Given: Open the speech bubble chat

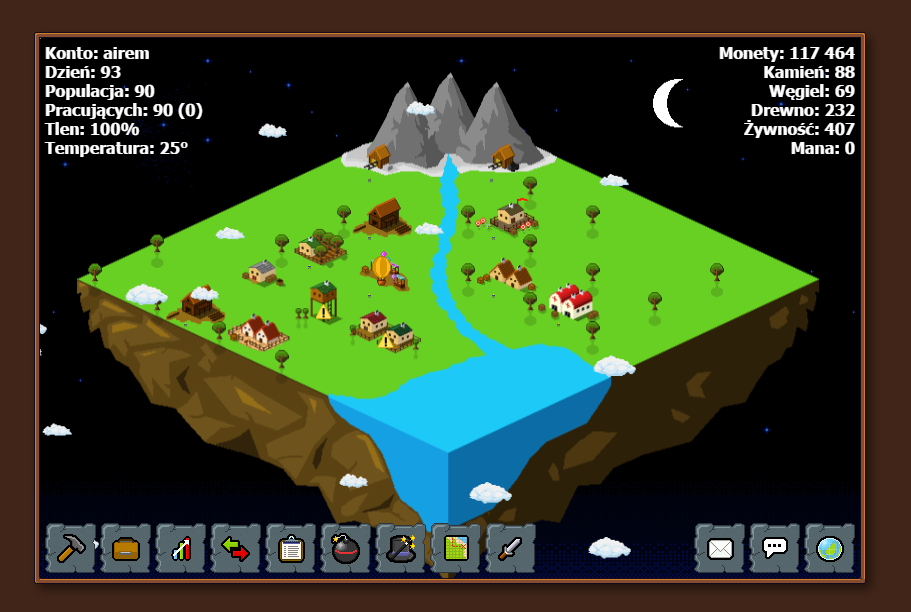Looking at the screenshot, I should [x=775, y=549].
